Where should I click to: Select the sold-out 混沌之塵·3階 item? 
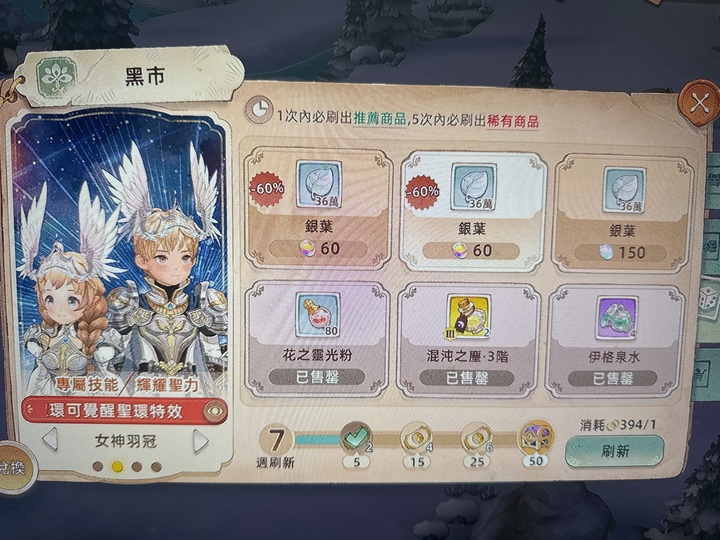click(468, 339)
